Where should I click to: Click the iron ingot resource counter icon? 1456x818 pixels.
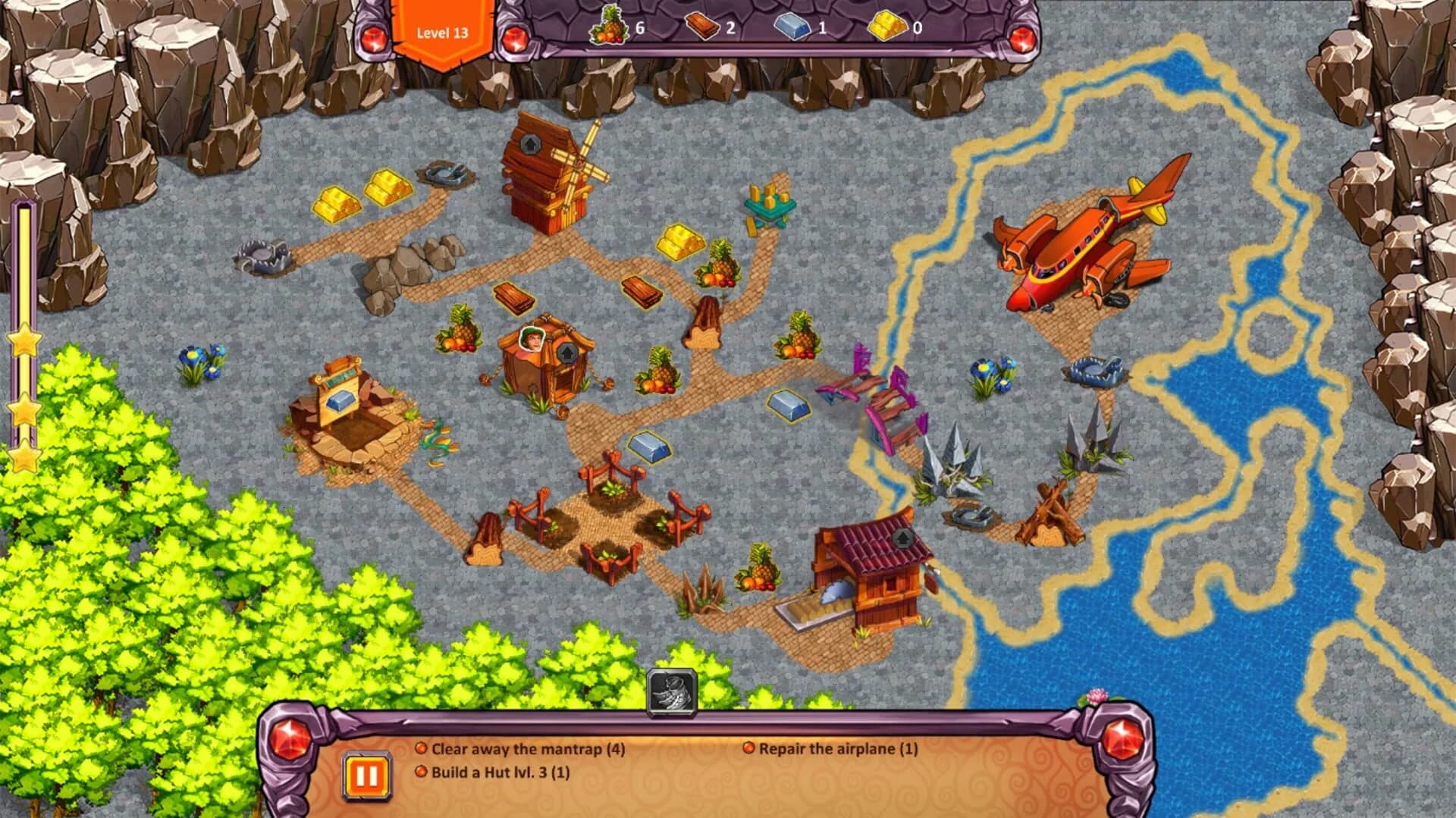pos(793,27)
